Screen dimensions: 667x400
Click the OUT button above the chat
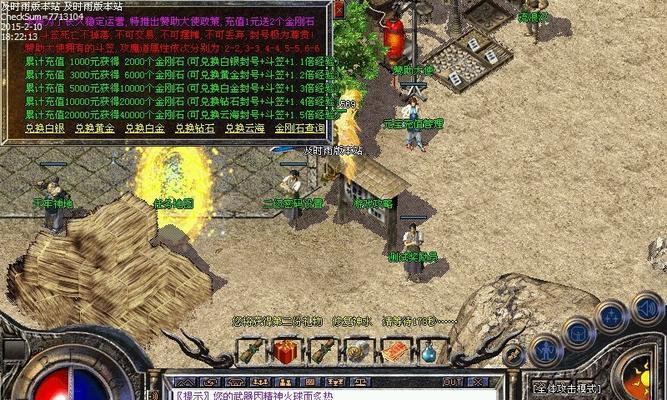point(452,381)
